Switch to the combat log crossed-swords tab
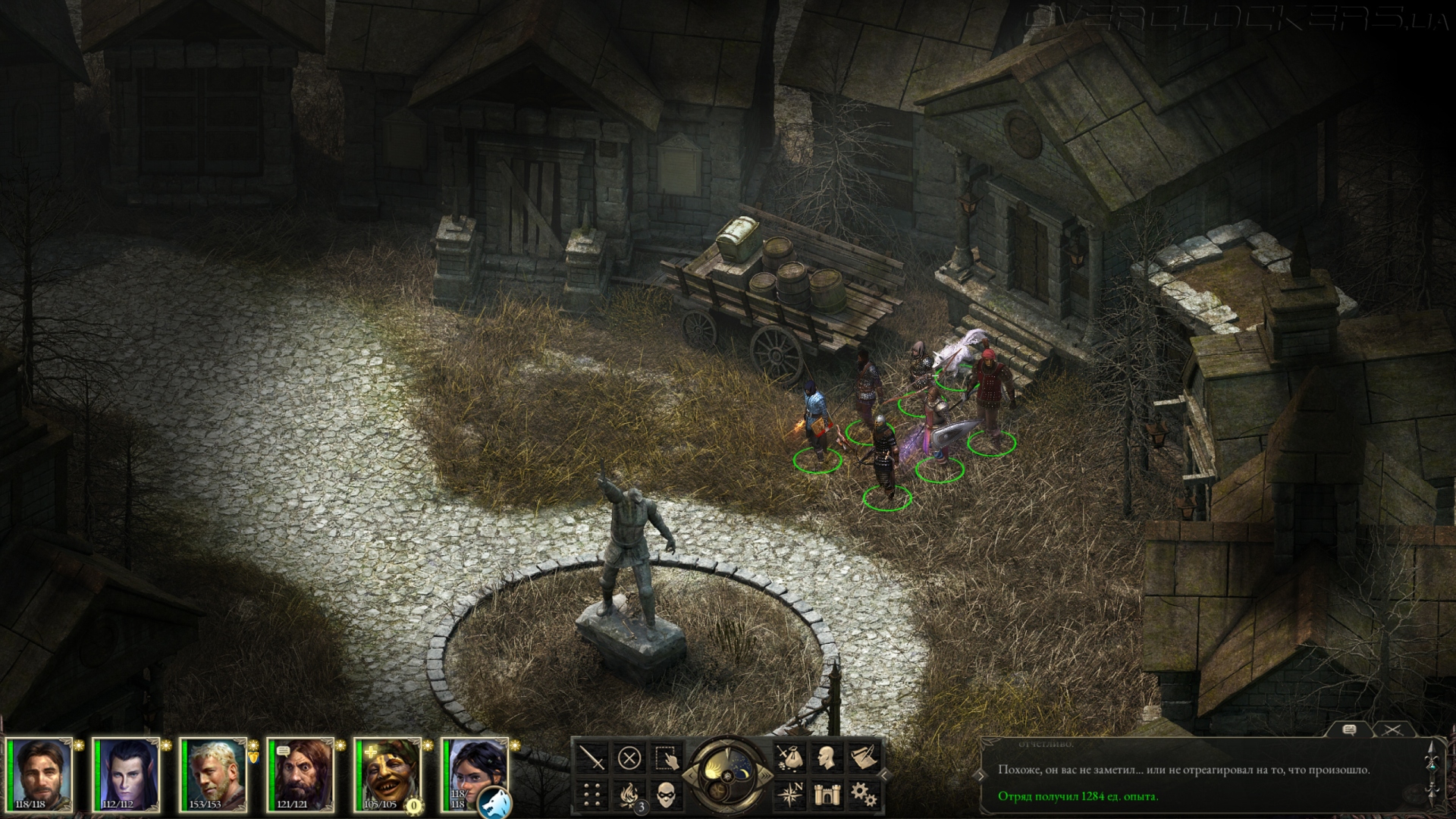Image resolution: width=1456 pixels, height=819 pixels. click(1392, 730)
